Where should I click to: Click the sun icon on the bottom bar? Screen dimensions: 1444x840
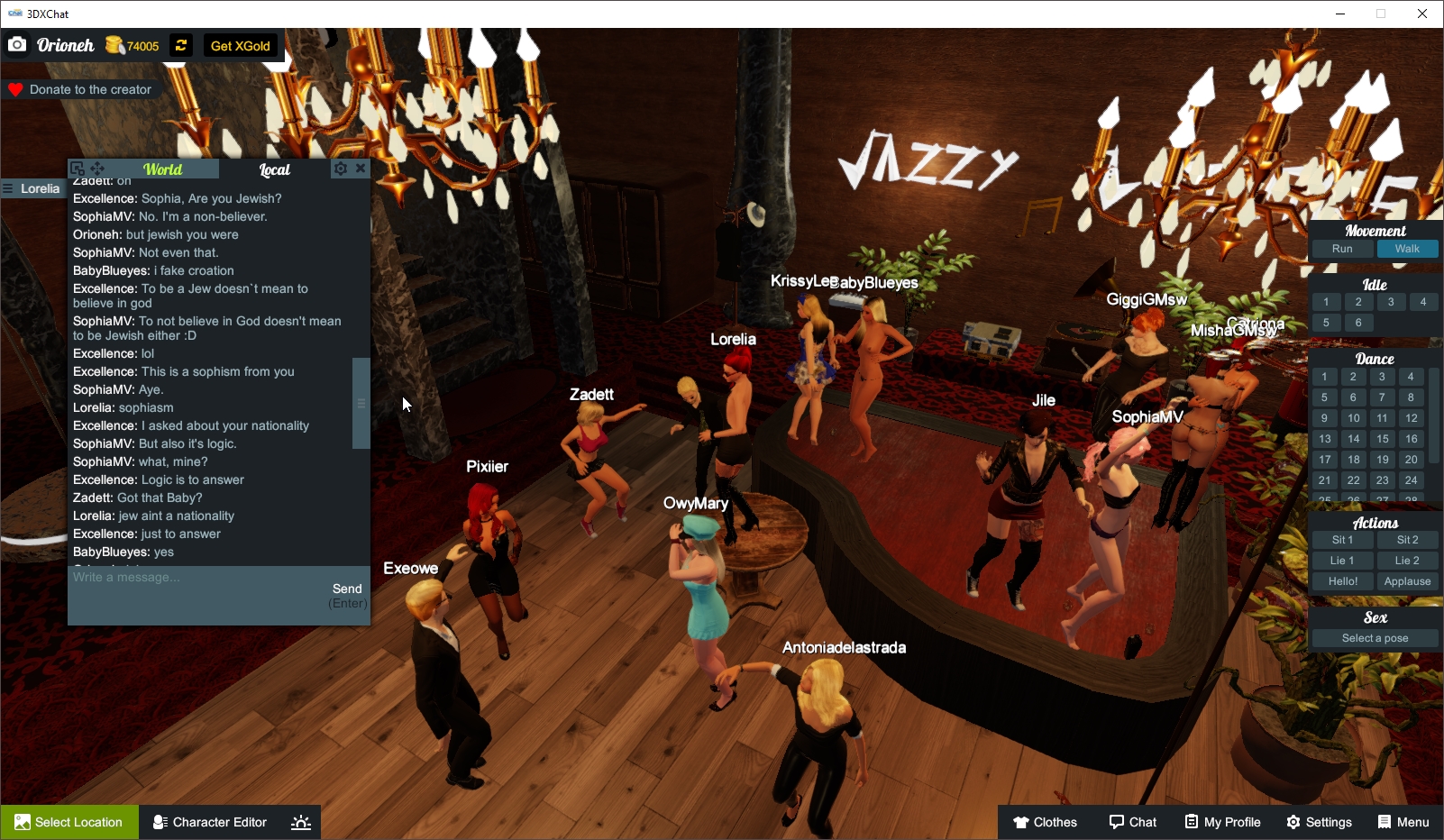[300, 822]
